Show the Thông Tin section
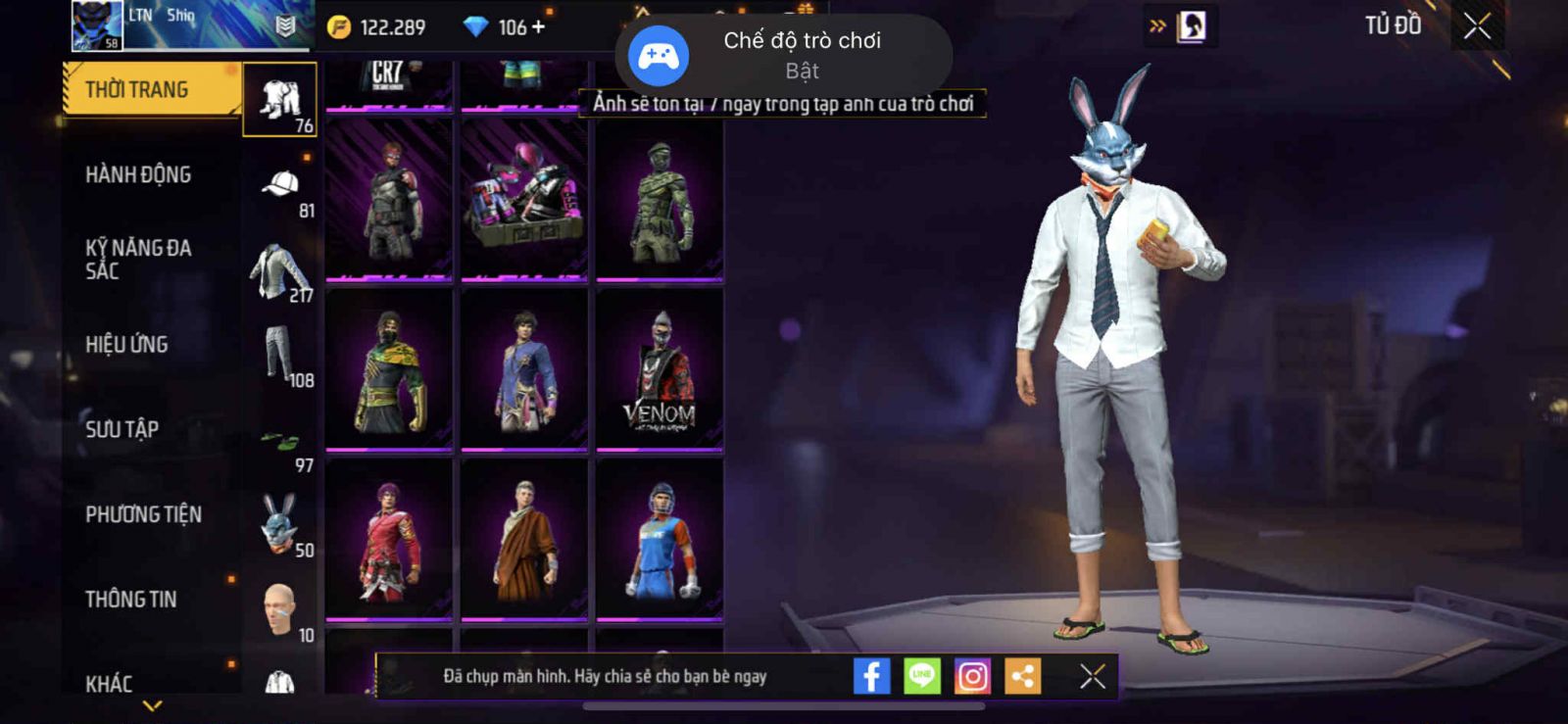 click(x=130, y=600)
